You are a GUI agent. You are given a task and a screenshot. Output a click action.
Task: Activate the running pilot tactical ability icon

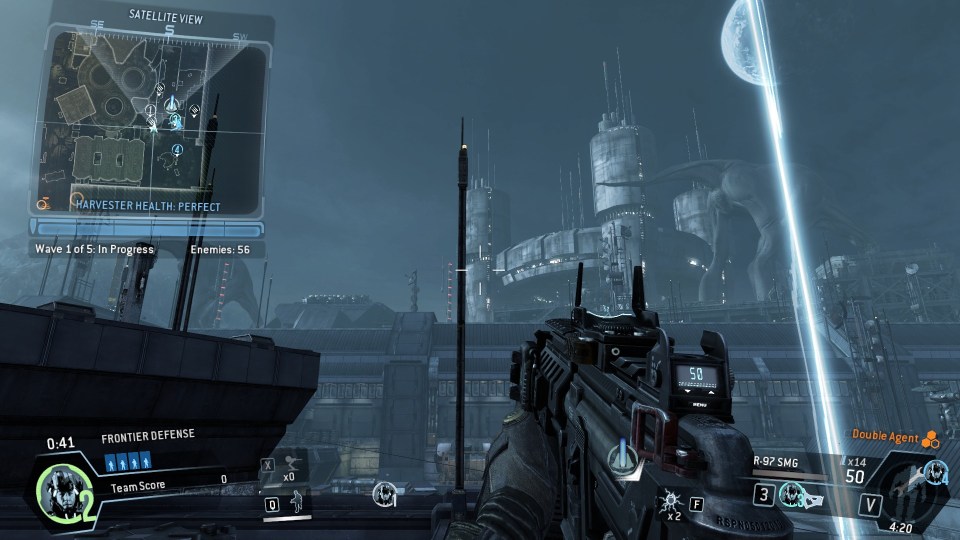pyautogui.click(x=290, y=464)
